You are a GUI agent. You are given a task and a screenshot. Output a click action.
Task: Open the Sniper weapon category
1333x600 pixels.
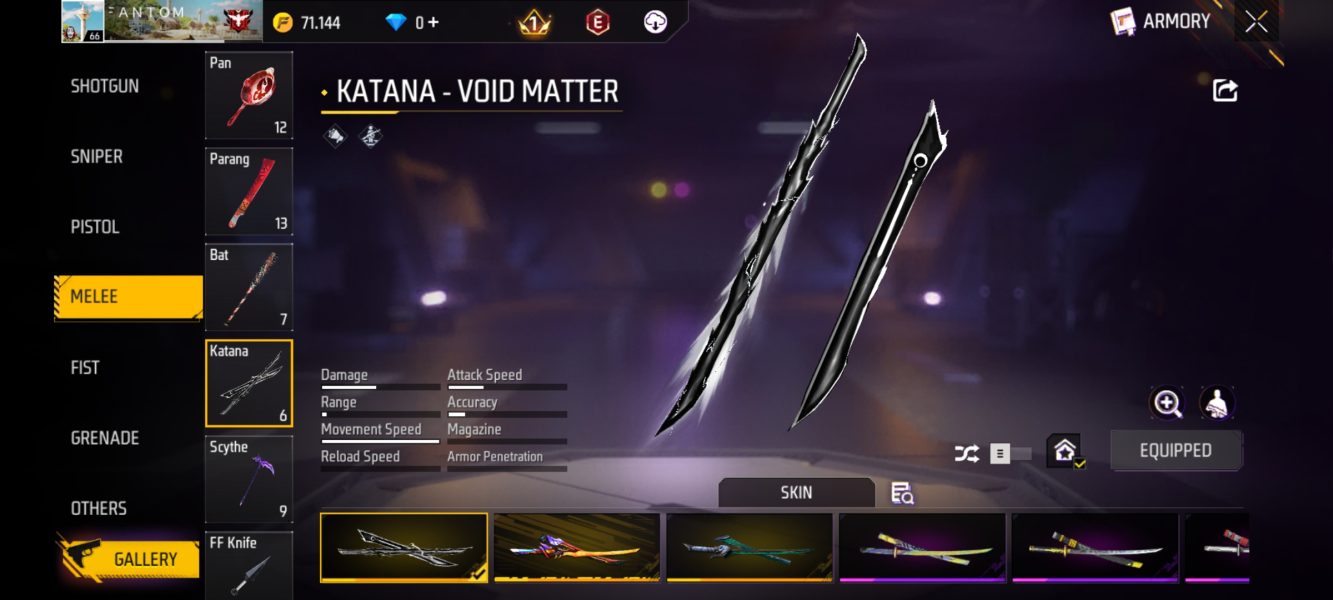[x=97, y=156]
